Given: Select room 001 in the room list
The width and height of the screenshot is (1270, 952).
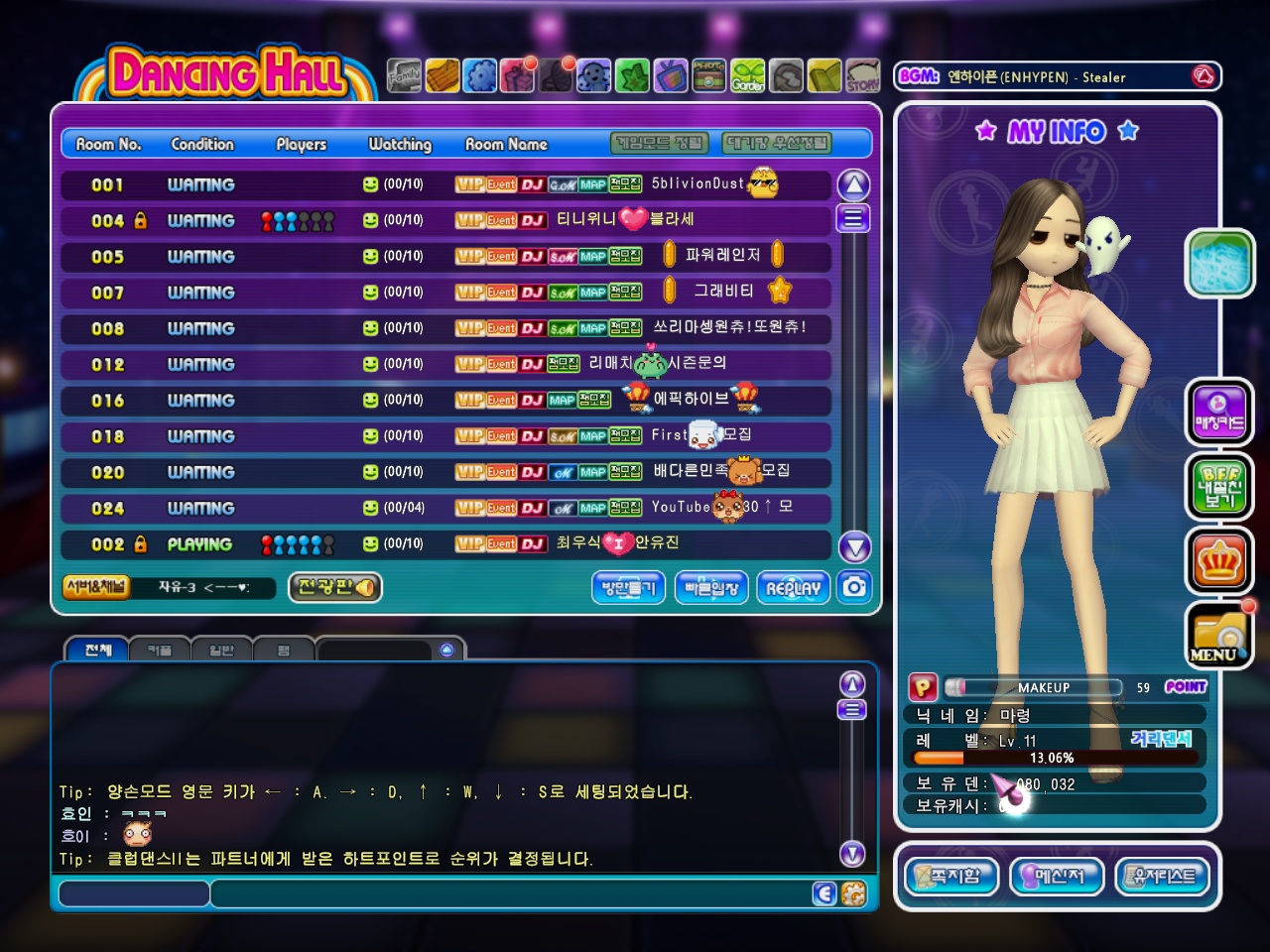Looking at the screenshot, I should [446, 184].
